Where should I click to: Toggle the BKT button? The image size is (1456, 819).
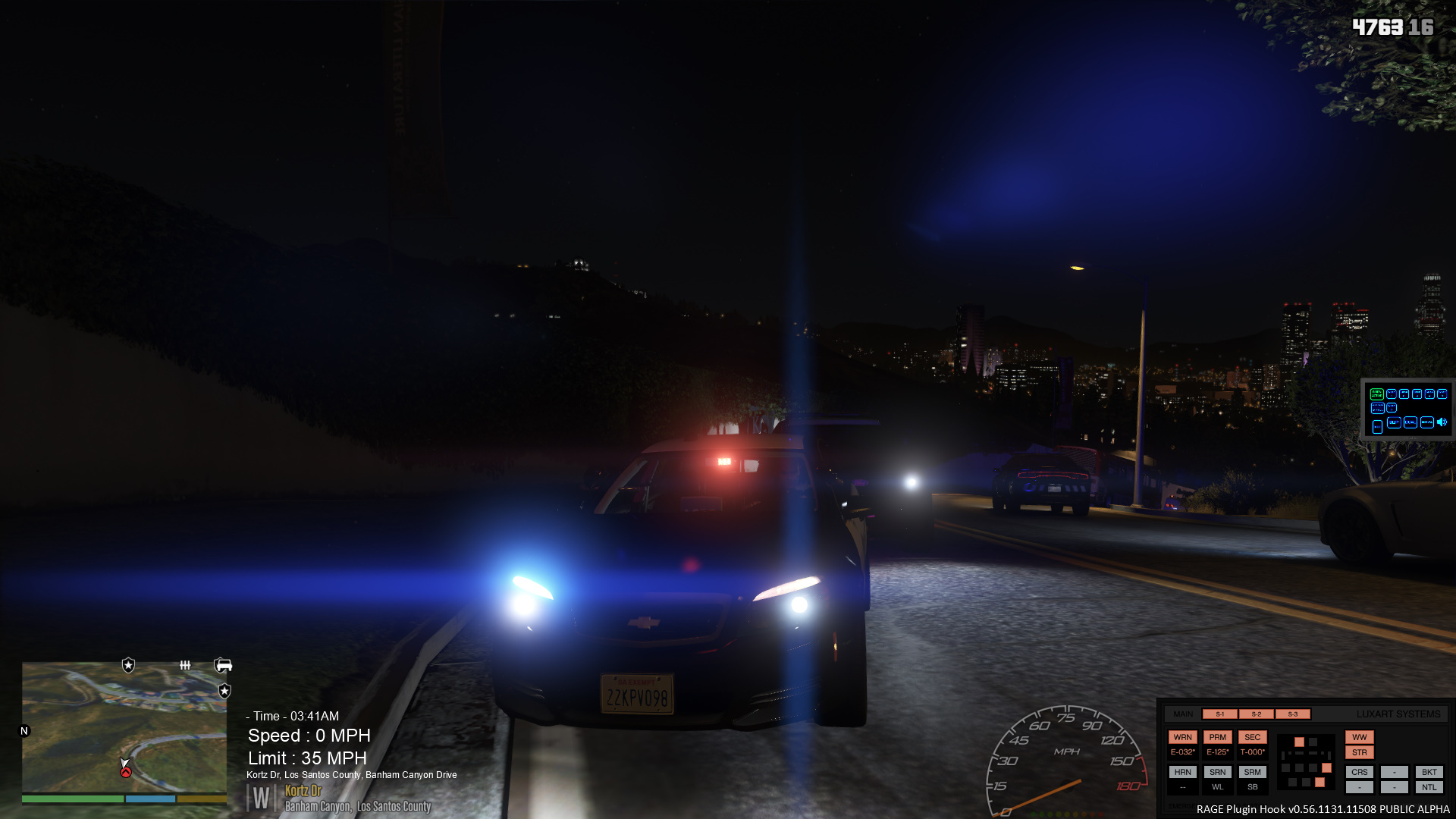(1429, 772)
